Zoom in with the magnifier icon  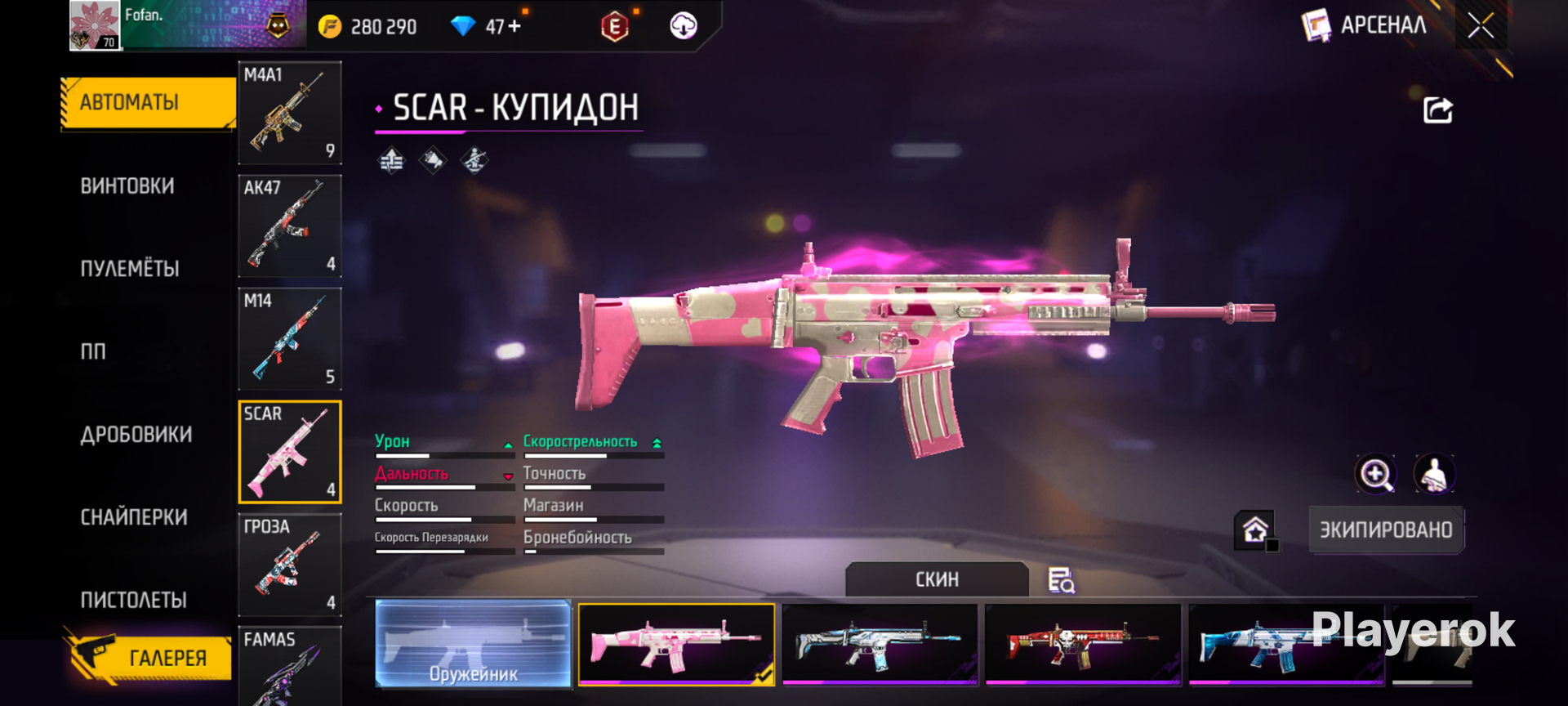tap(1375, 474)
